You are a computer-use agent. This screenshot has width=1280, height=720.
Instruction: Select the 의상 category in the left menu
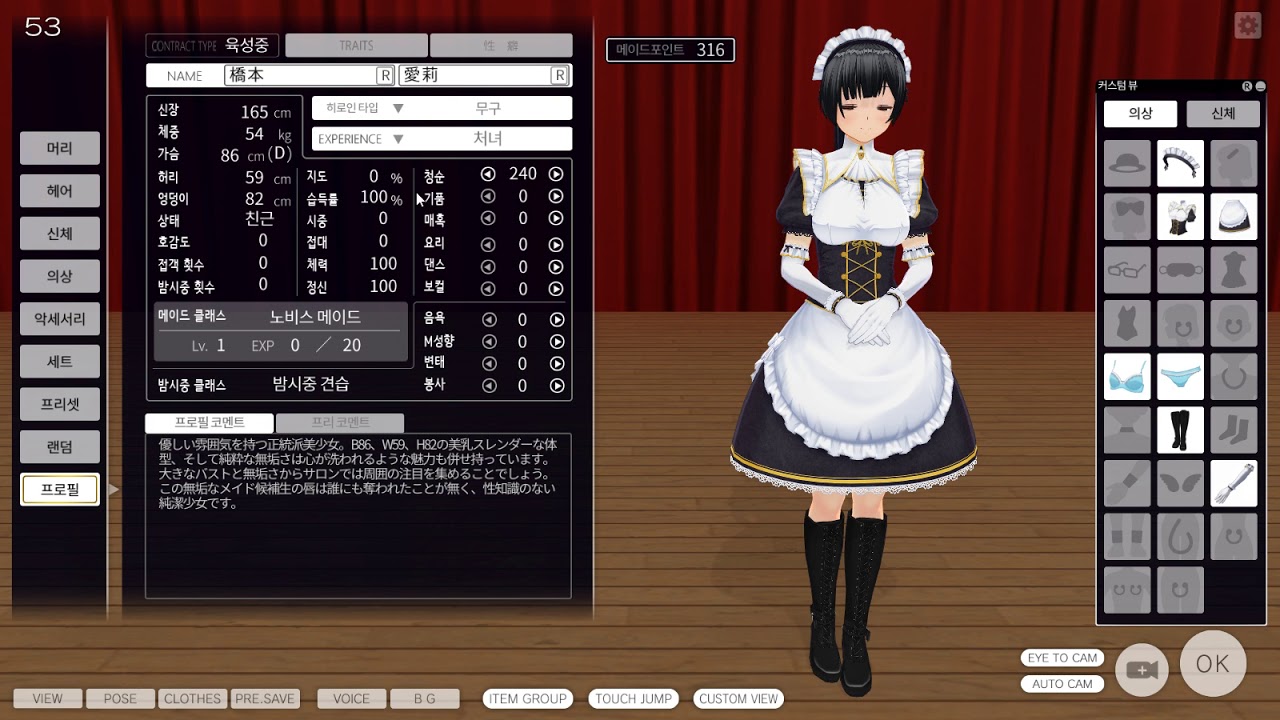tap(60, 276)
